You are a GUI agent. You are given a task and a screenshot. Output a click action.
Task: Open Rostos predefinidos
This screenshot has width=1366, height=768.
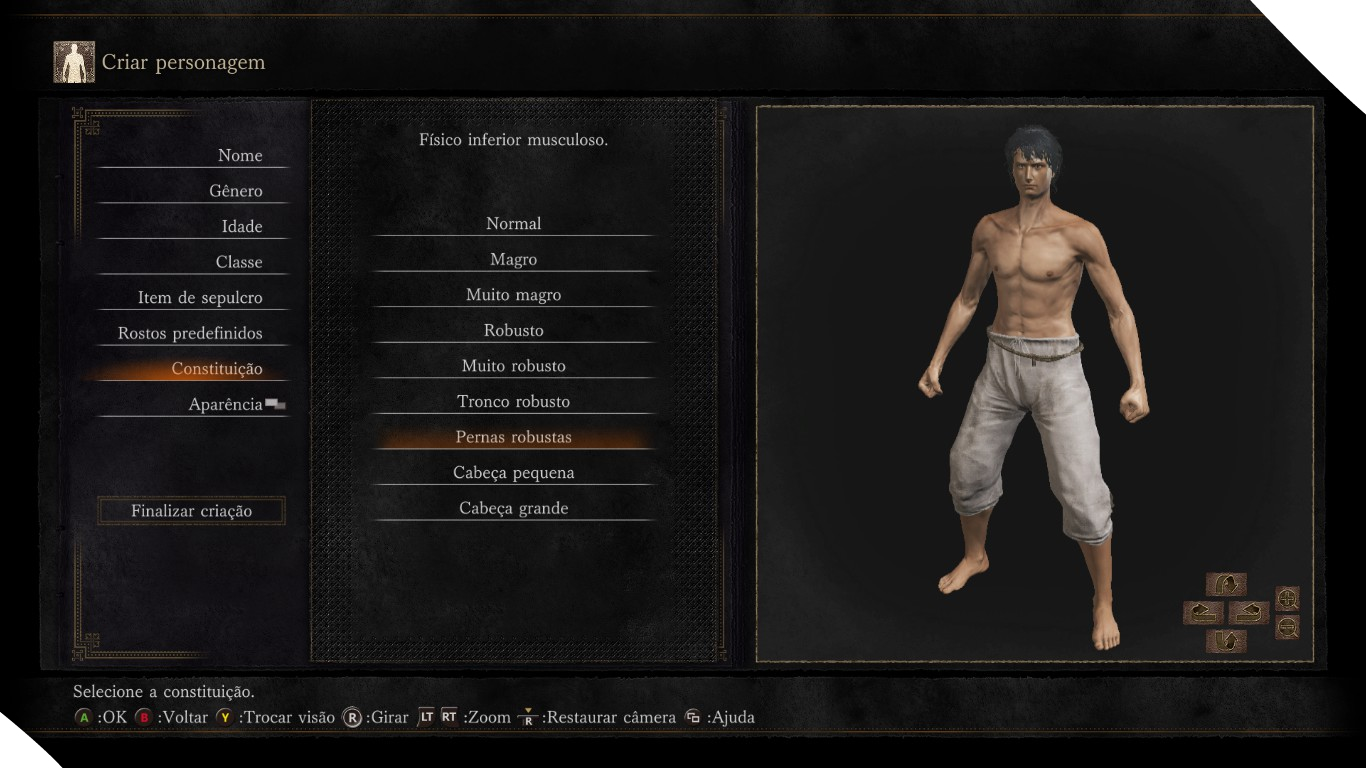tap(190, 333)
